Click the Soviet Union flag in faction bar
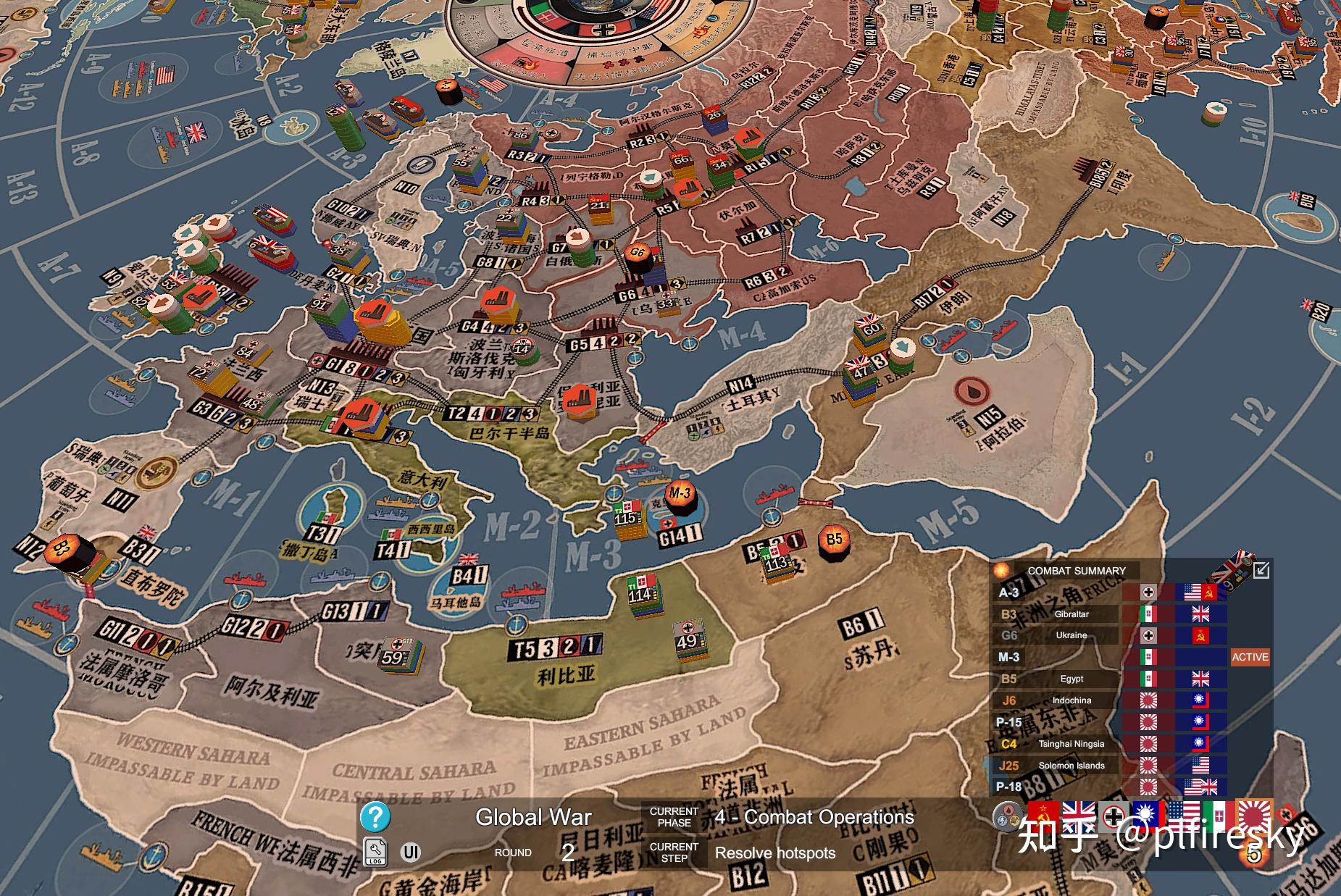 click(1043, 816)
